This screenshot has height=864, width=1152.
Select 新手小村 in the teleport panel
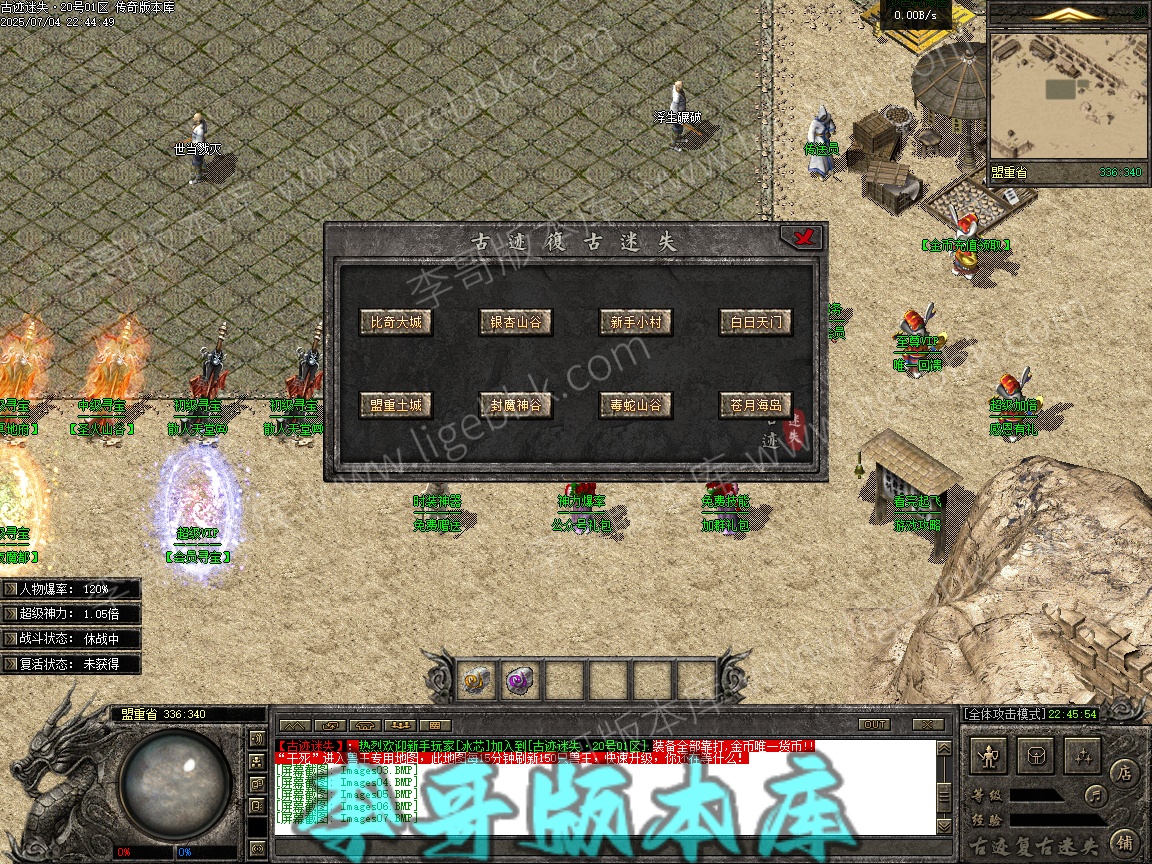point(635,323)
